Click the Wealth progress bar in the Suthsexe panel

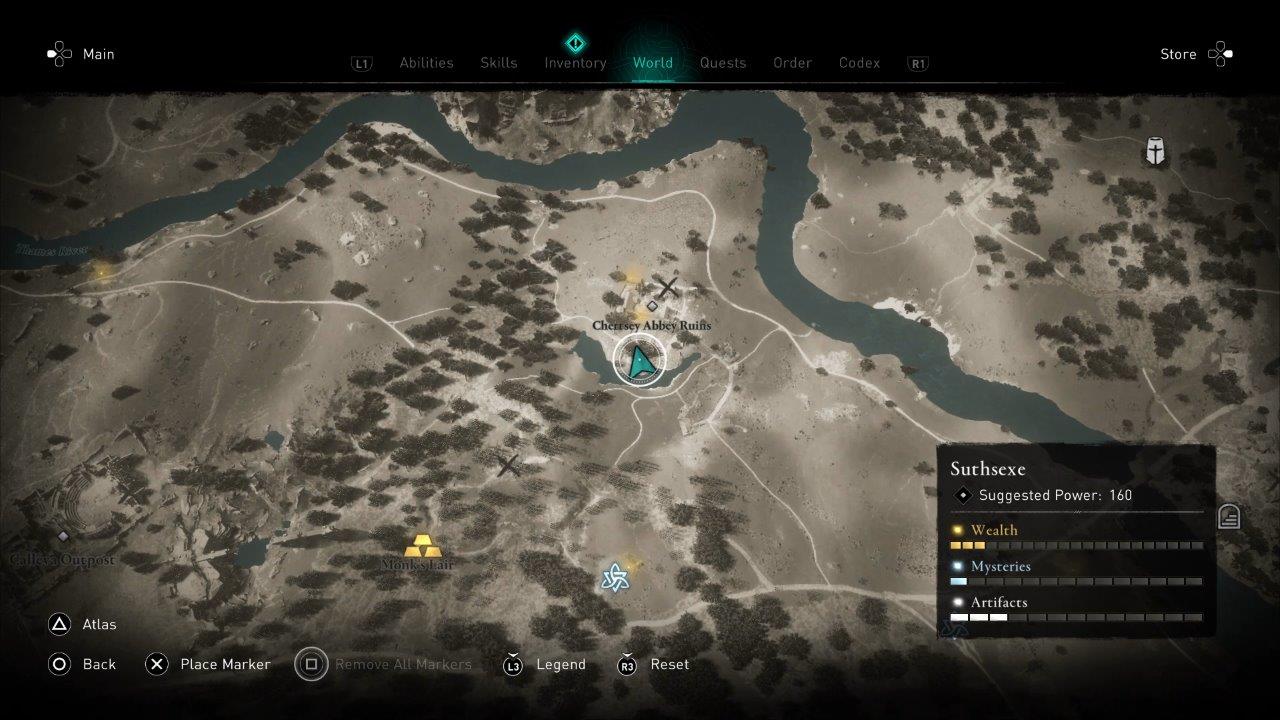click(1078, 545)
